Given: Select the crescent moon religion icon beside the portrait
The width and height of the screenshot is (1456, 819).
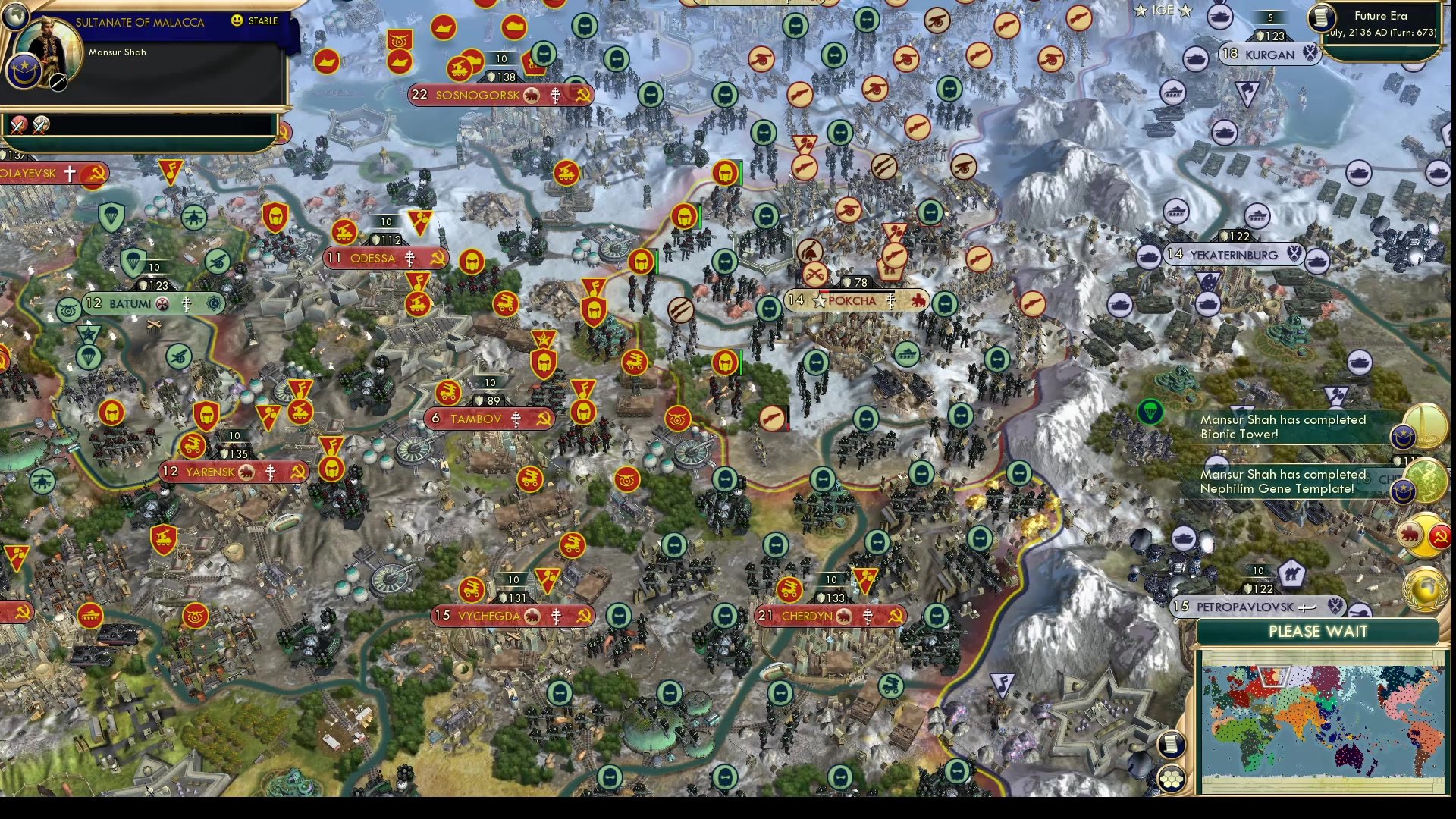Looking at the screenshot, I should [x=23, y=72].
